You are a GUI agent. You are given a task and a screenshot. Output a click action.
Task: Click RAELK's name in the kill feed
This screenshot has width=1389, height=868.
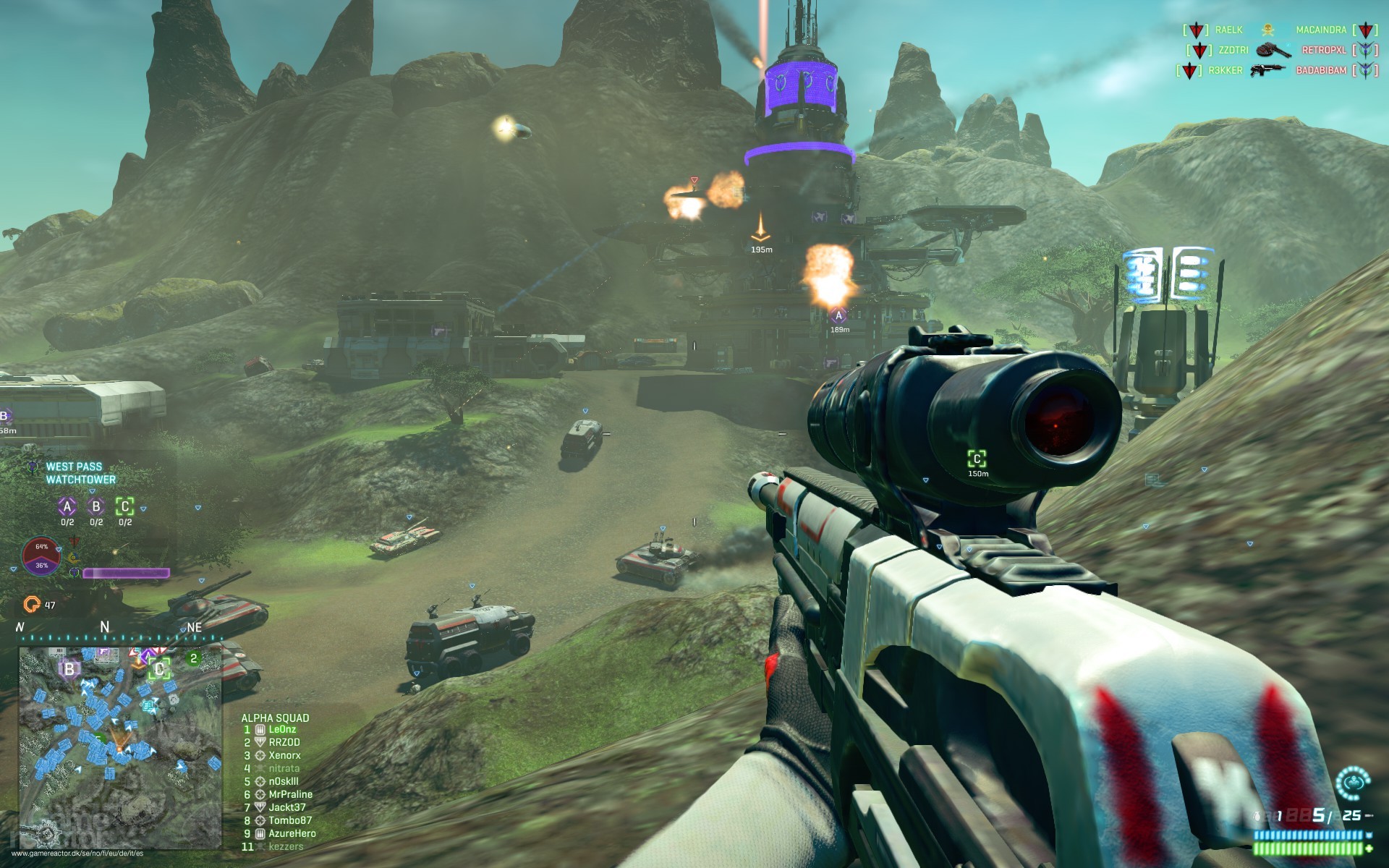(x=1228, y=29)
